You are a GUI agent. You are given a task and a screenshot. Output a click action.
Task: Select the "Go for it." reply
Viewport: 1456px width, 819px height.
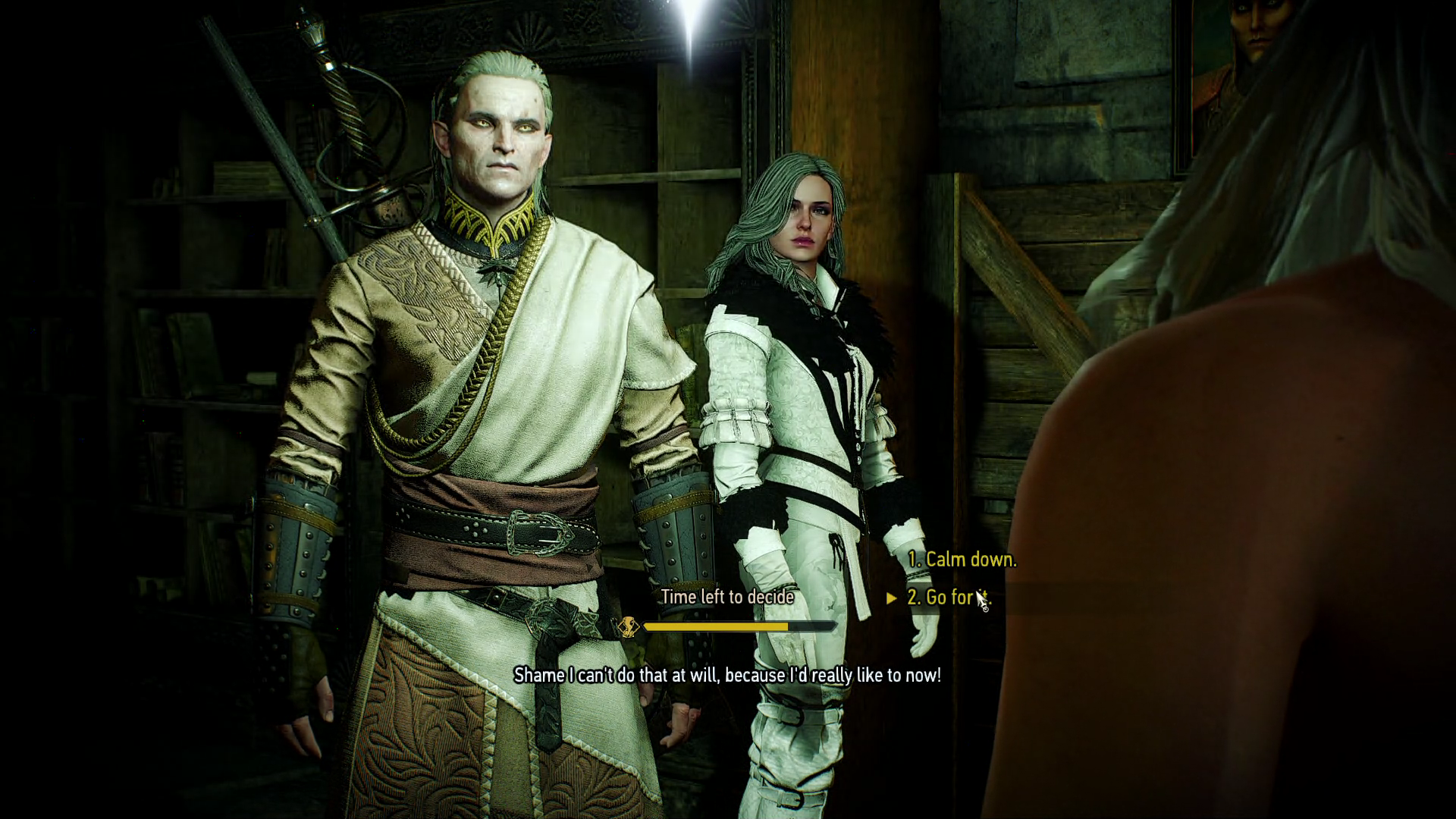[x=948, y=598]
